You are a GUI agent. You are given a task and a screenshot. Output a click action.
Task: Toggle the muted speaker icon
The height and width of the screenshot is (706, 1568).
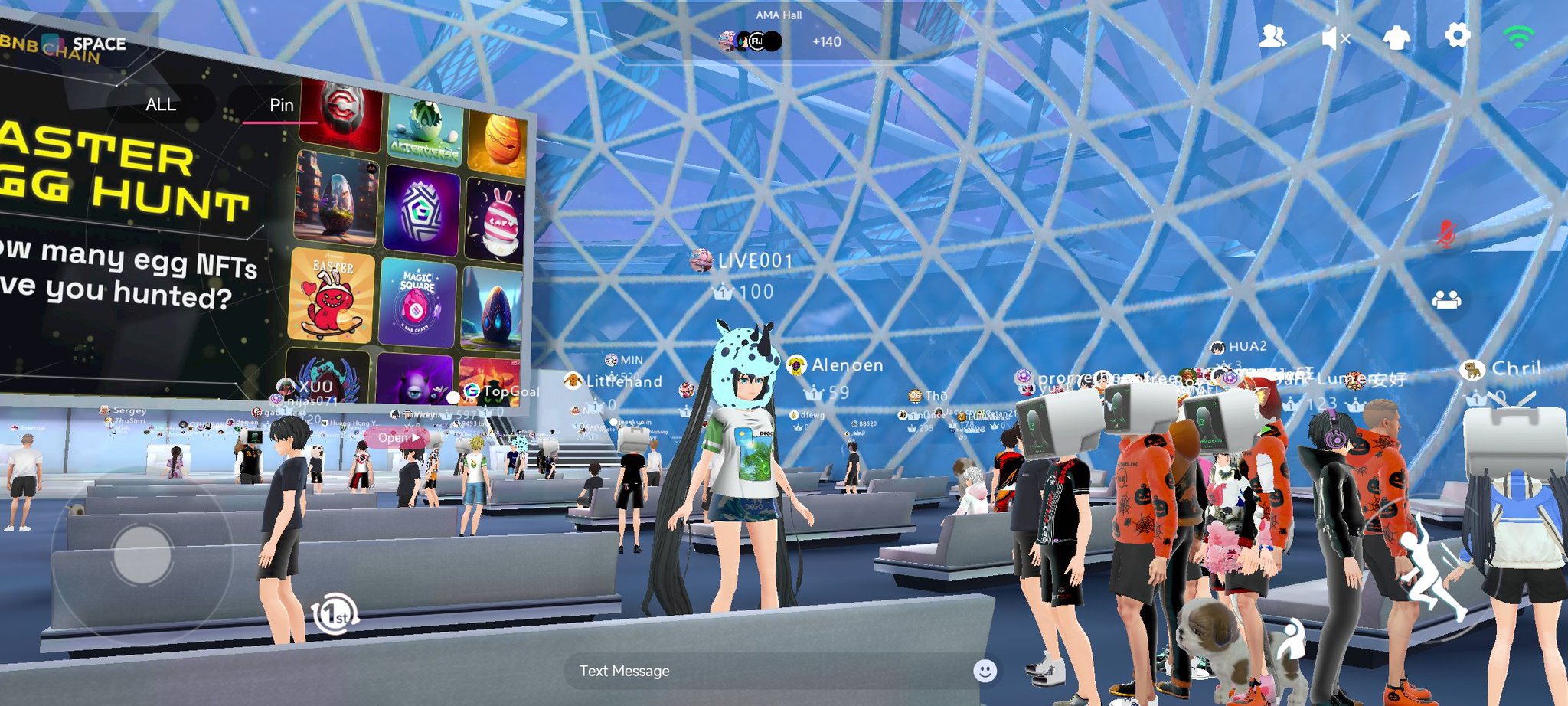[1335, 38]
